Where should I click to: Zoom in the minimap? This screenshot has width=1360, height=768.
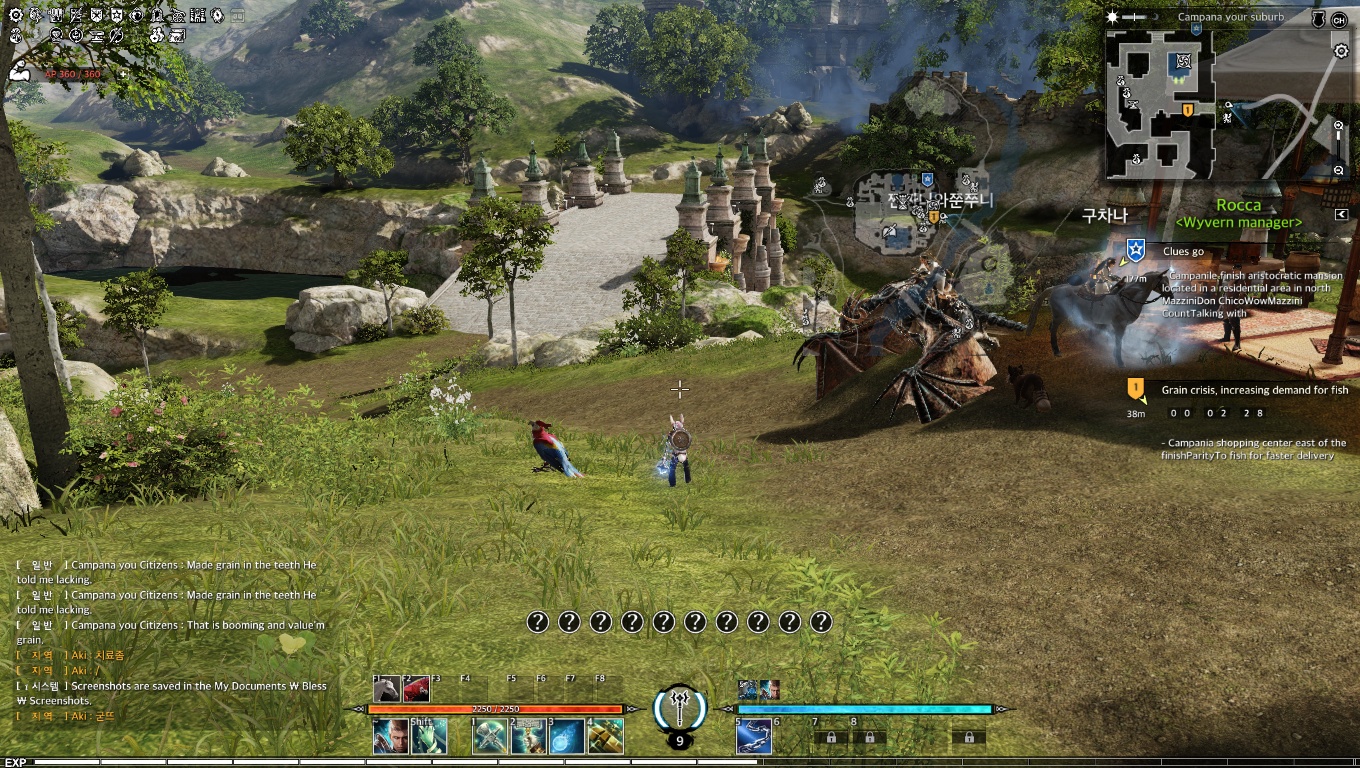pos(1339,127)
